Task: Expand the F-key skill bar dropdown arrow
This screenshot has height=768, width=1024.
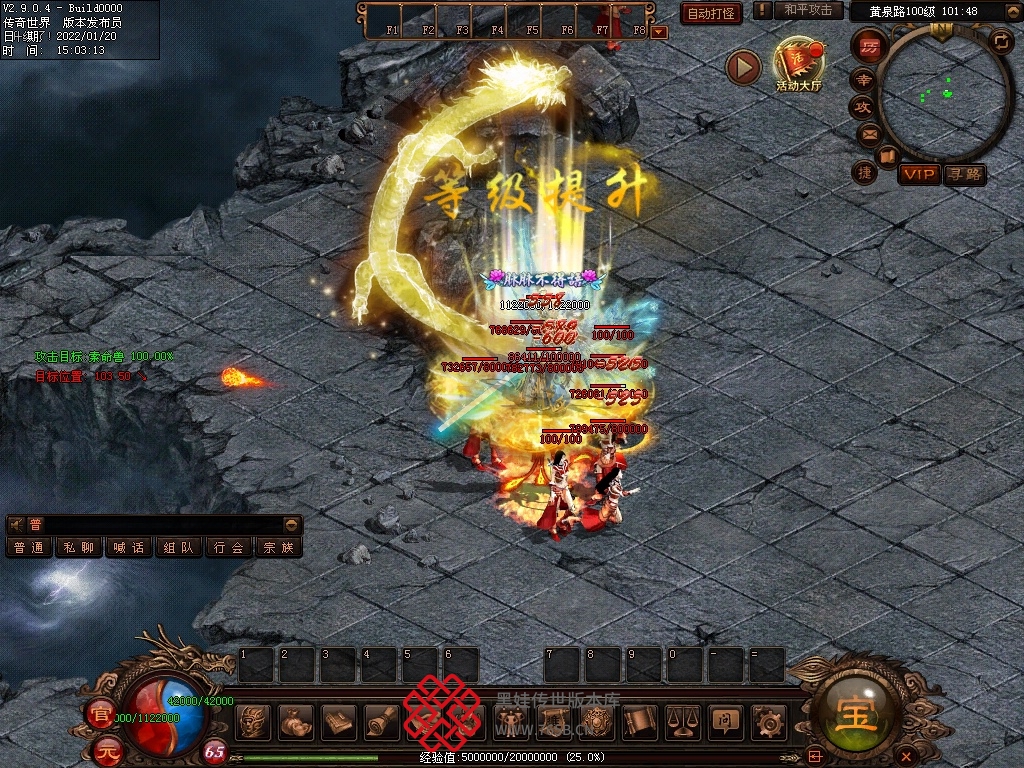Action: tap(658, 32)
